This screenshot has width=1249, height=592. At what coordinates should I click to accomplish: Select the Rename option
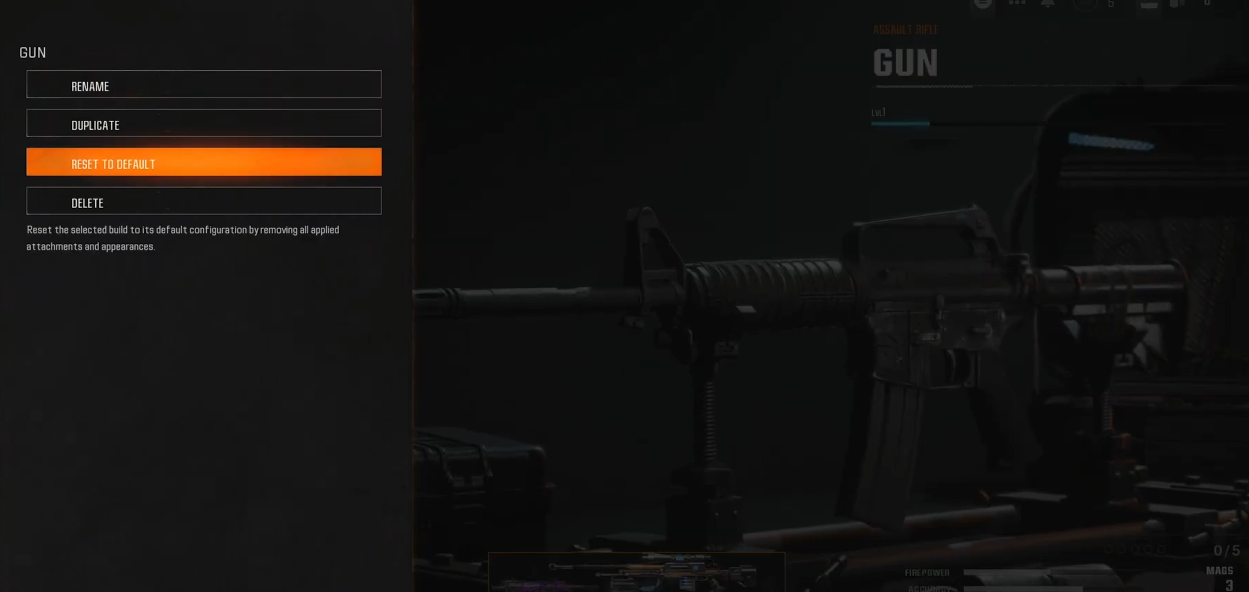pos(204,85)
